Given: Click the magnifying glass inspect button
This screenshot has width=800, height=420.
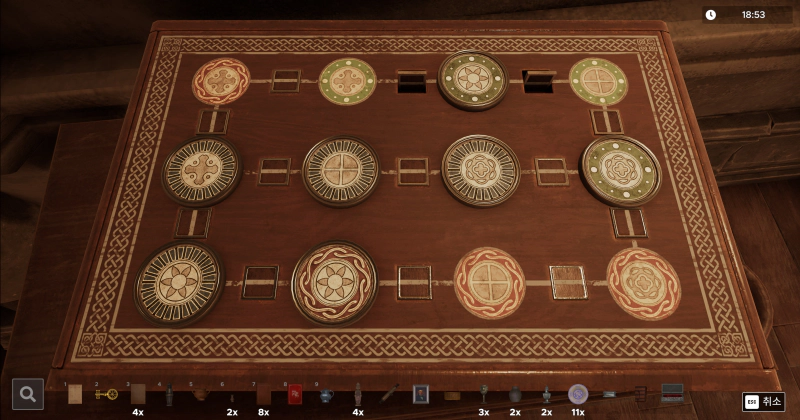Looking at the screenshot, I should [27, 394].
